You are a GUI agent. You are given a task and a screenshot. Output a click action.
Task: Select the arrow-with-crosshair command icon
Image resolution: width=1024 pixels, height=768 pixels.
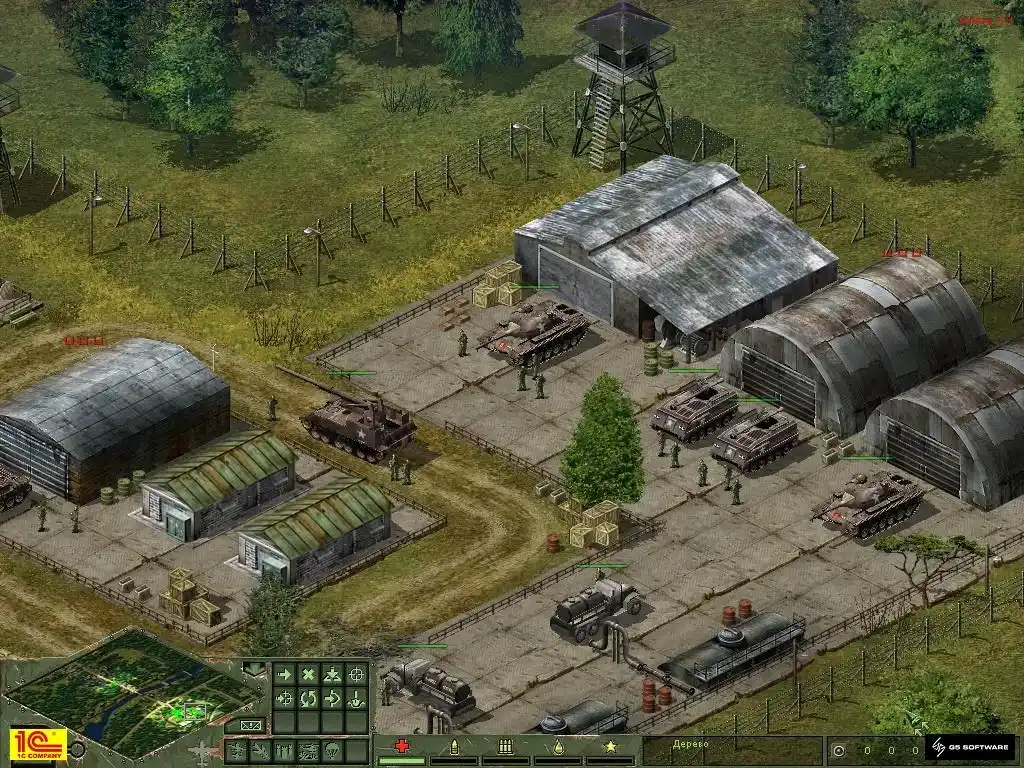pyautogui.click(x=285, y=698)
